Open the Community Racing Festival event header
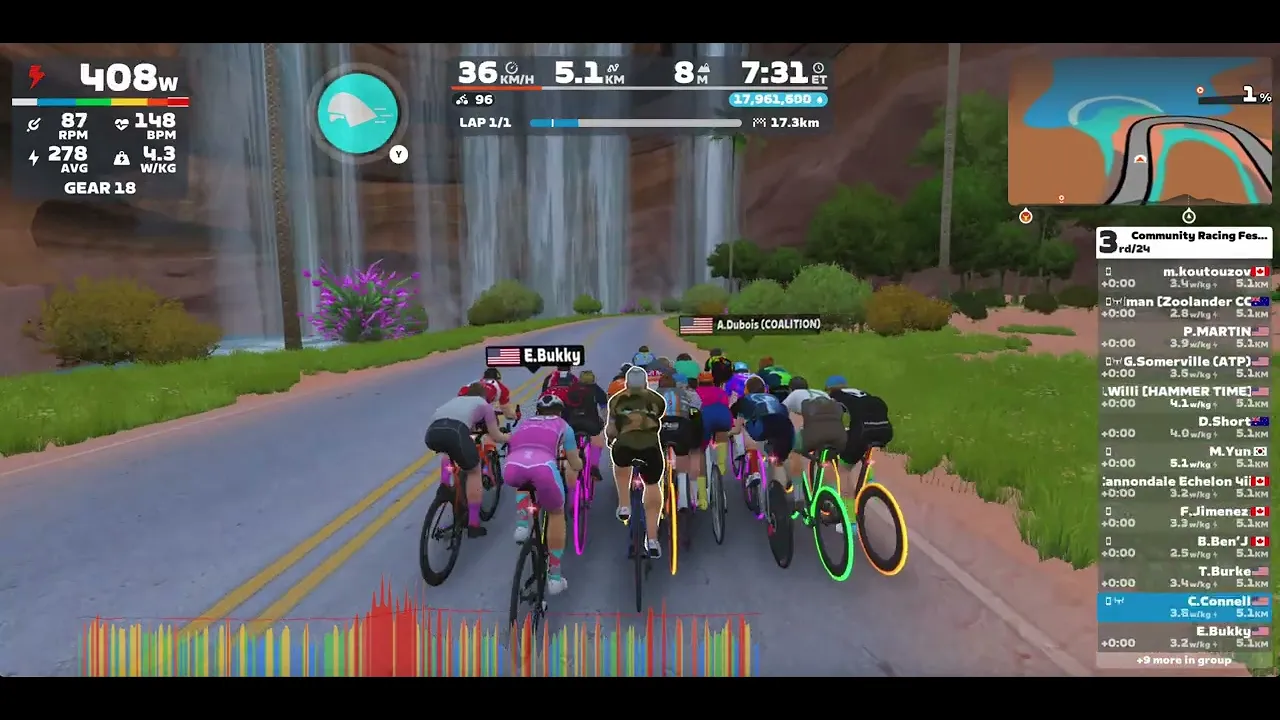The height and width of the screenshot is (720, 1280). (x=1184, y=242)
